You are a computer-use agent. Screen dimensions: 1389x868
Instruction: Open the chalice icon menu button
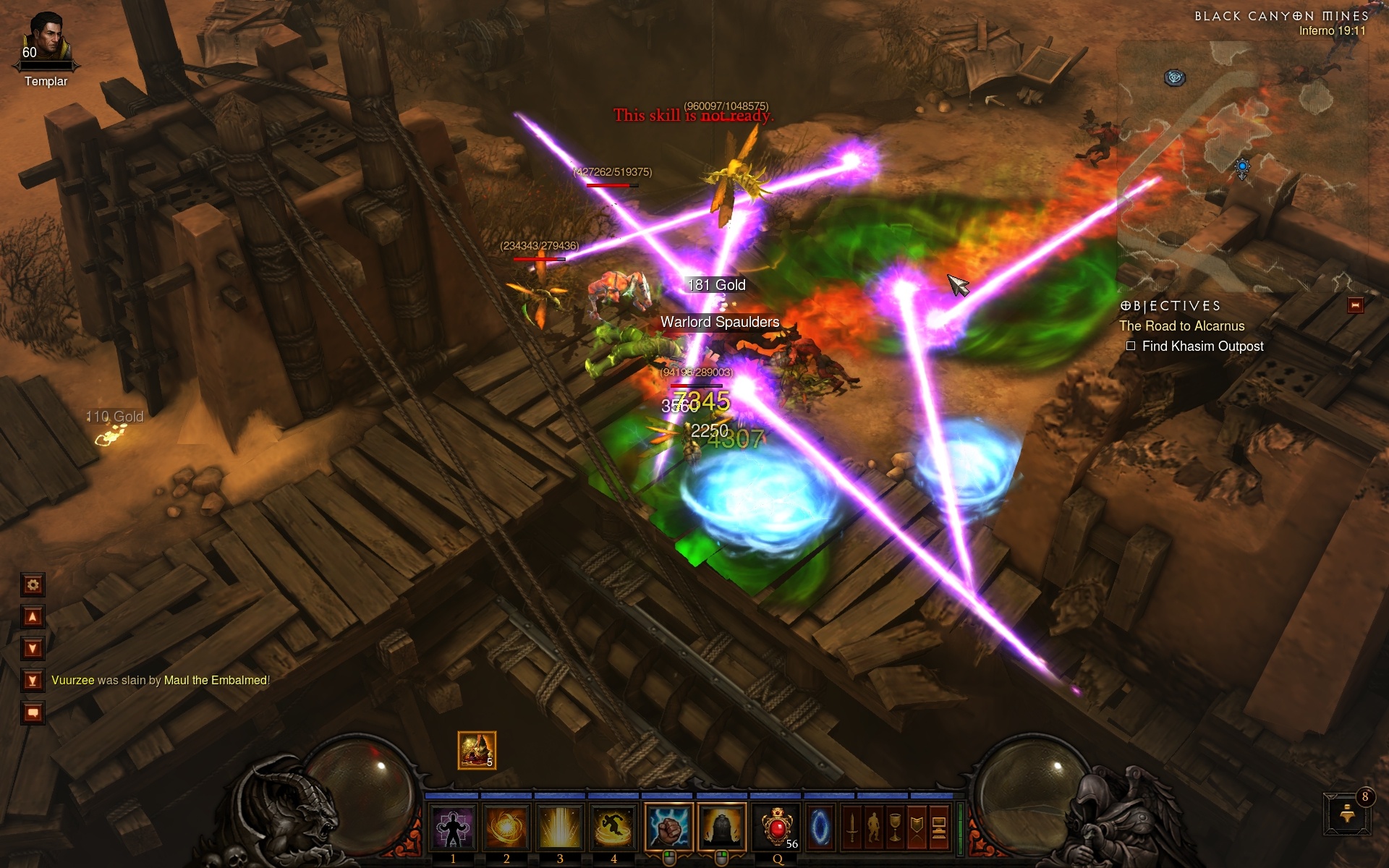pos(895,827)
